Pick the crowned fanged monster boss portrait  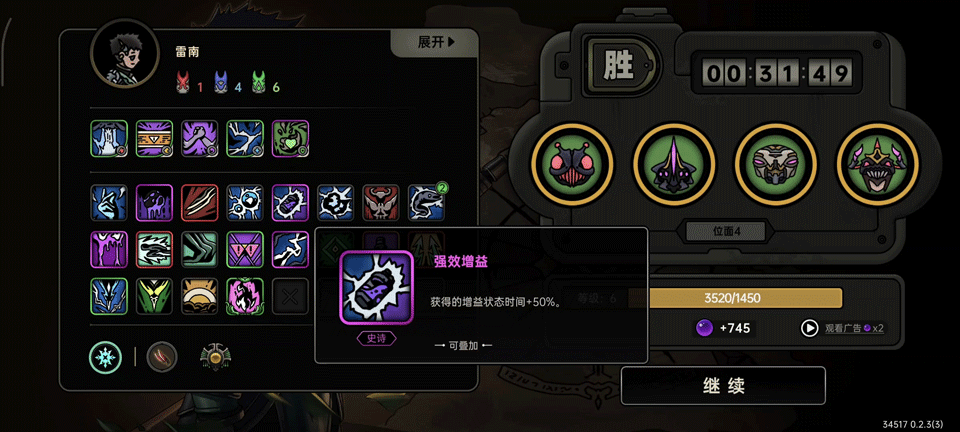(875, 164)
